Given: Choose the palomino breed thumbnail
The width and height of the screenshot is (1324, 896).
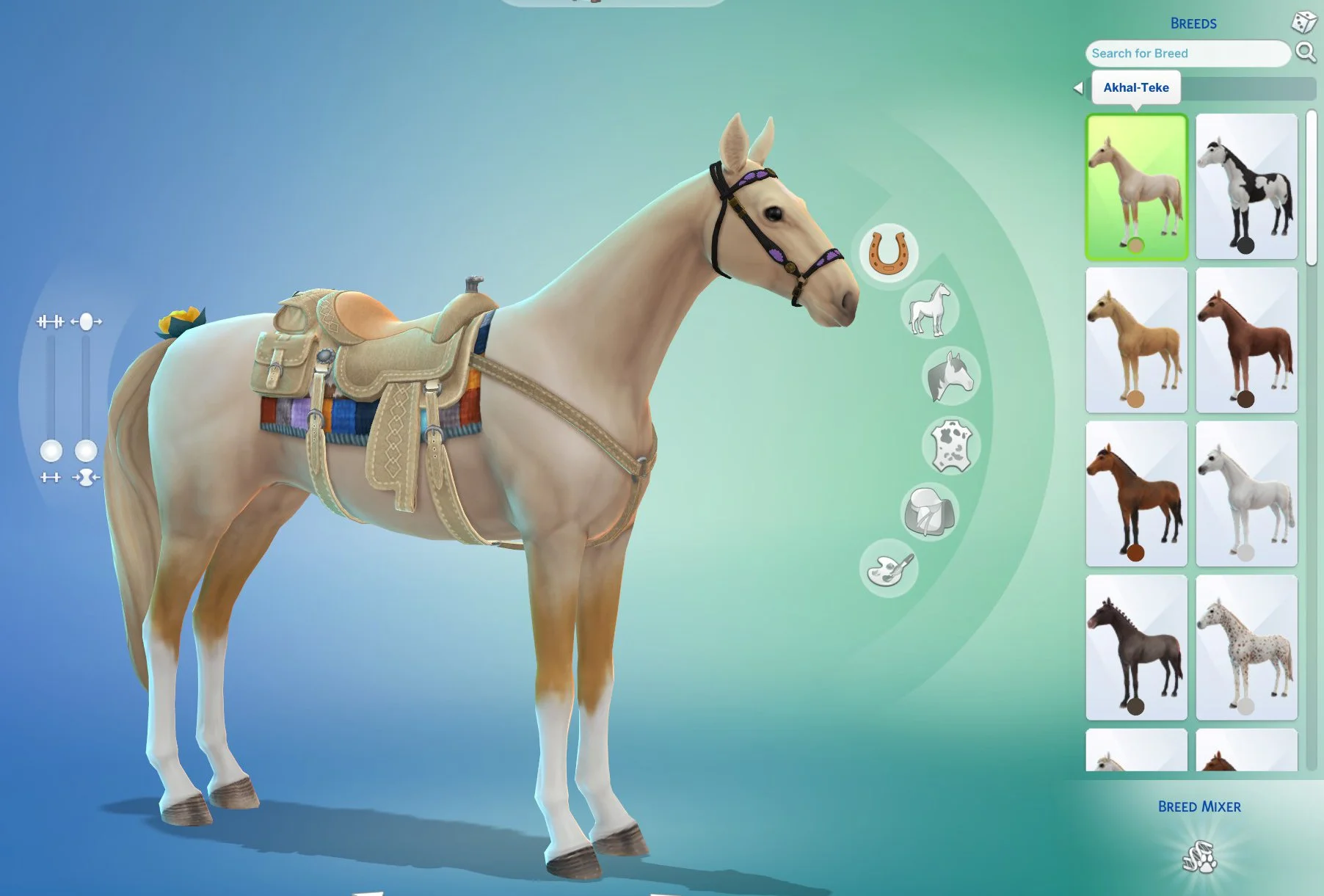Looking at the screenshot, I should 1136,337.
